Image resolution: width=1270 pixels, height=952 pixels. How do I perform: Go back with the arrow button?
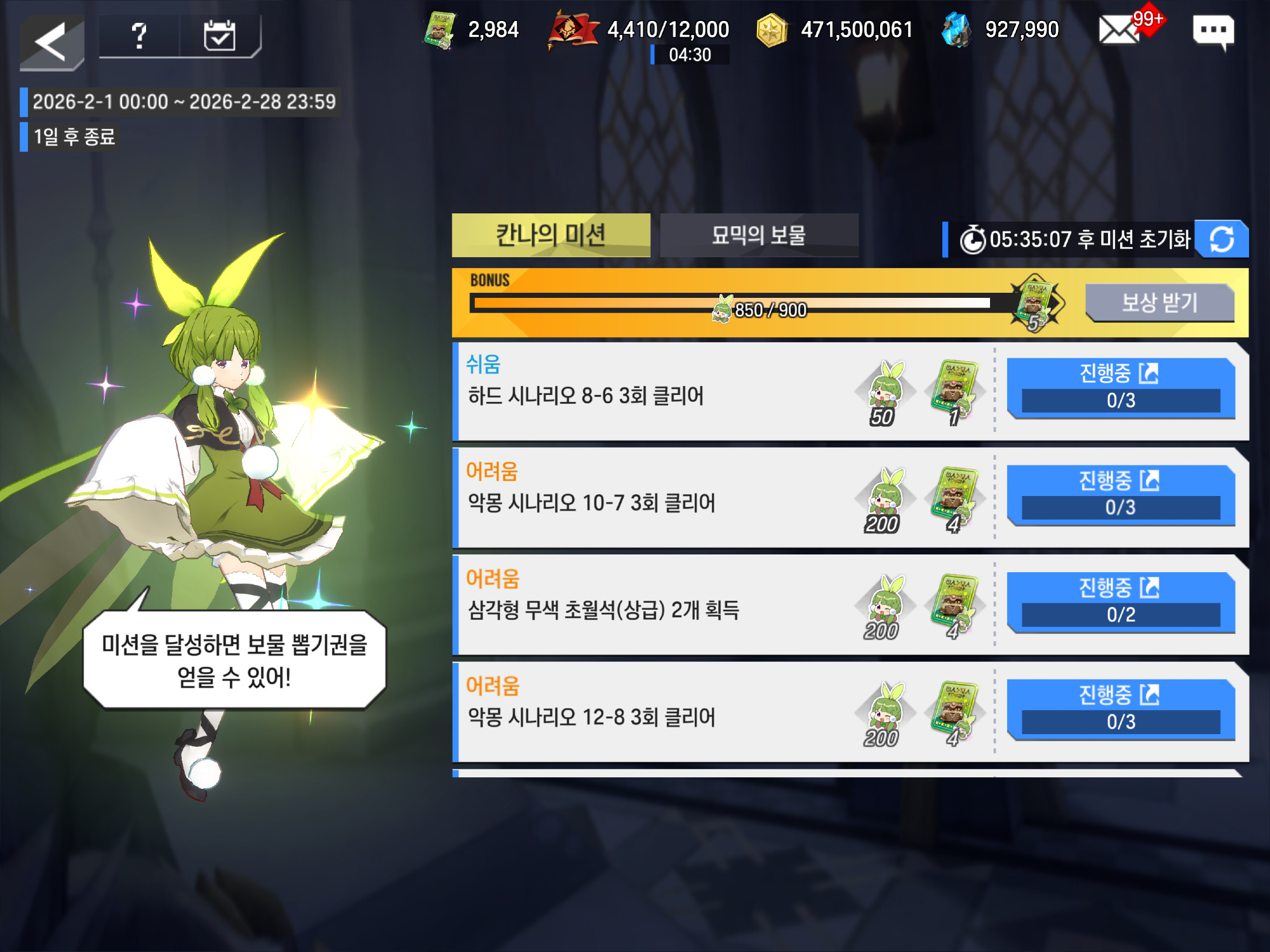52,42
